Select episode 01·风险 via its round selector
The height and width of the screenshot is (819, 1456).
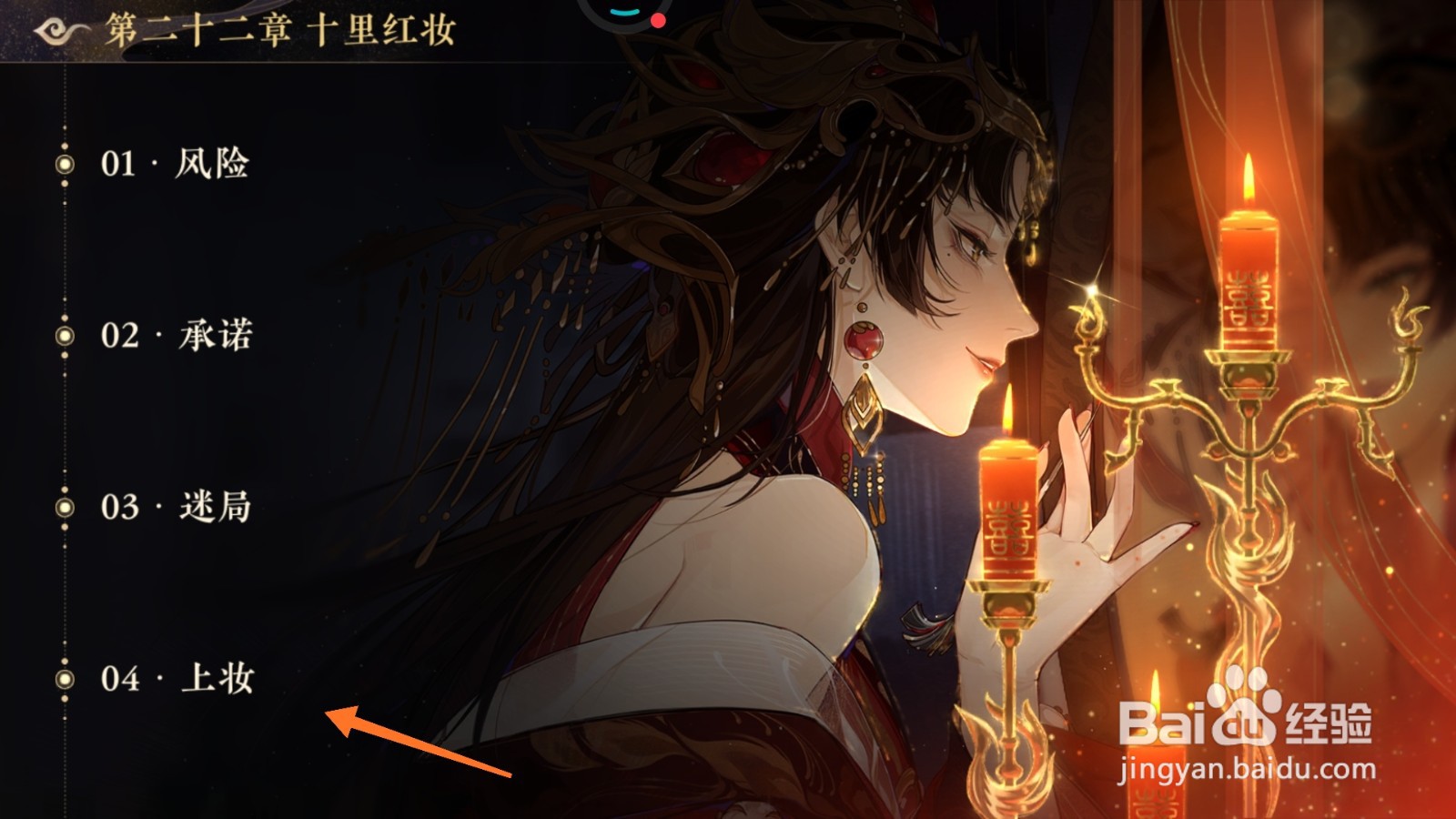64,165
